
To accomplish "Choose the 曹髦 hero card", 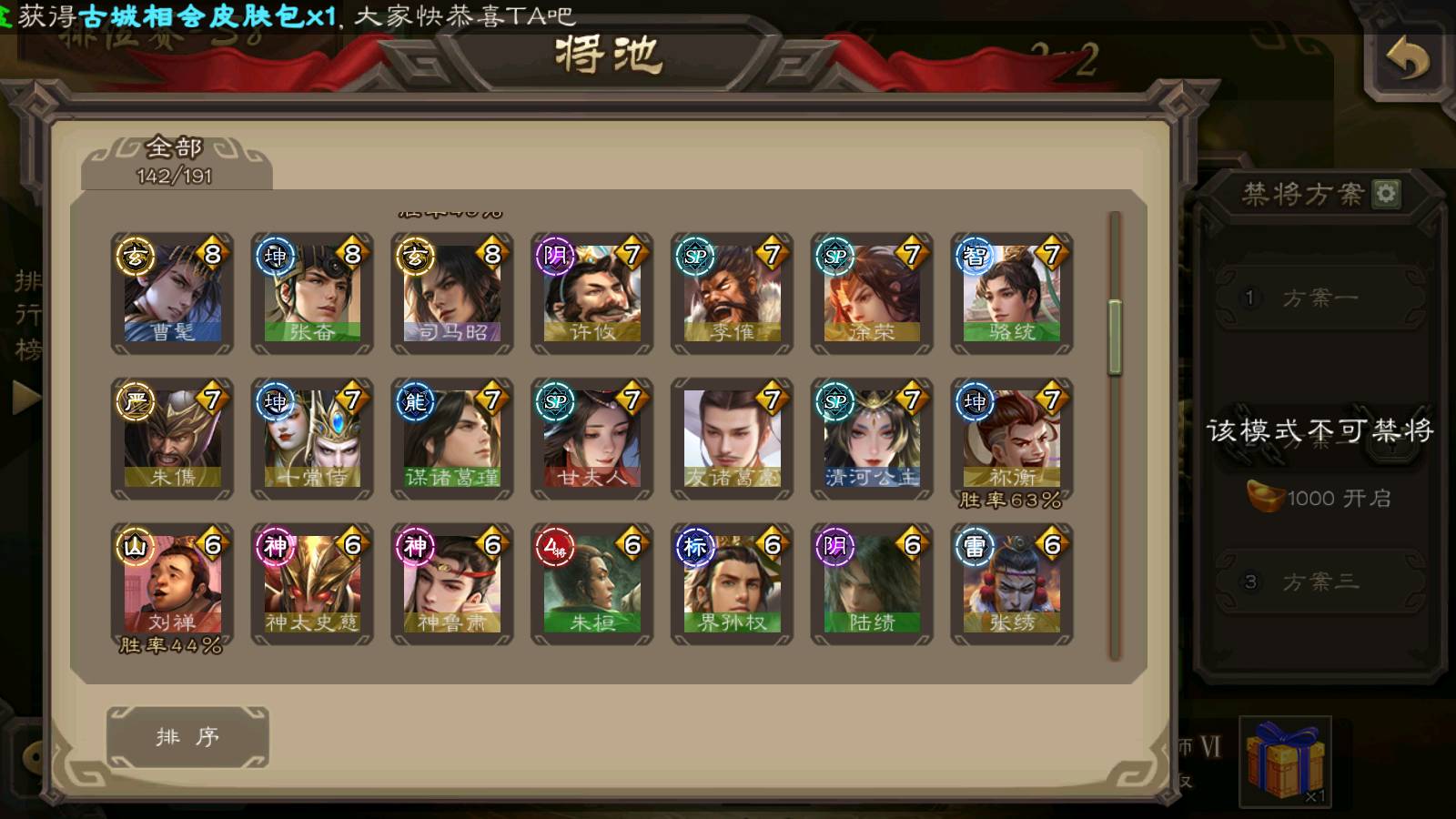I will point(172,293).
